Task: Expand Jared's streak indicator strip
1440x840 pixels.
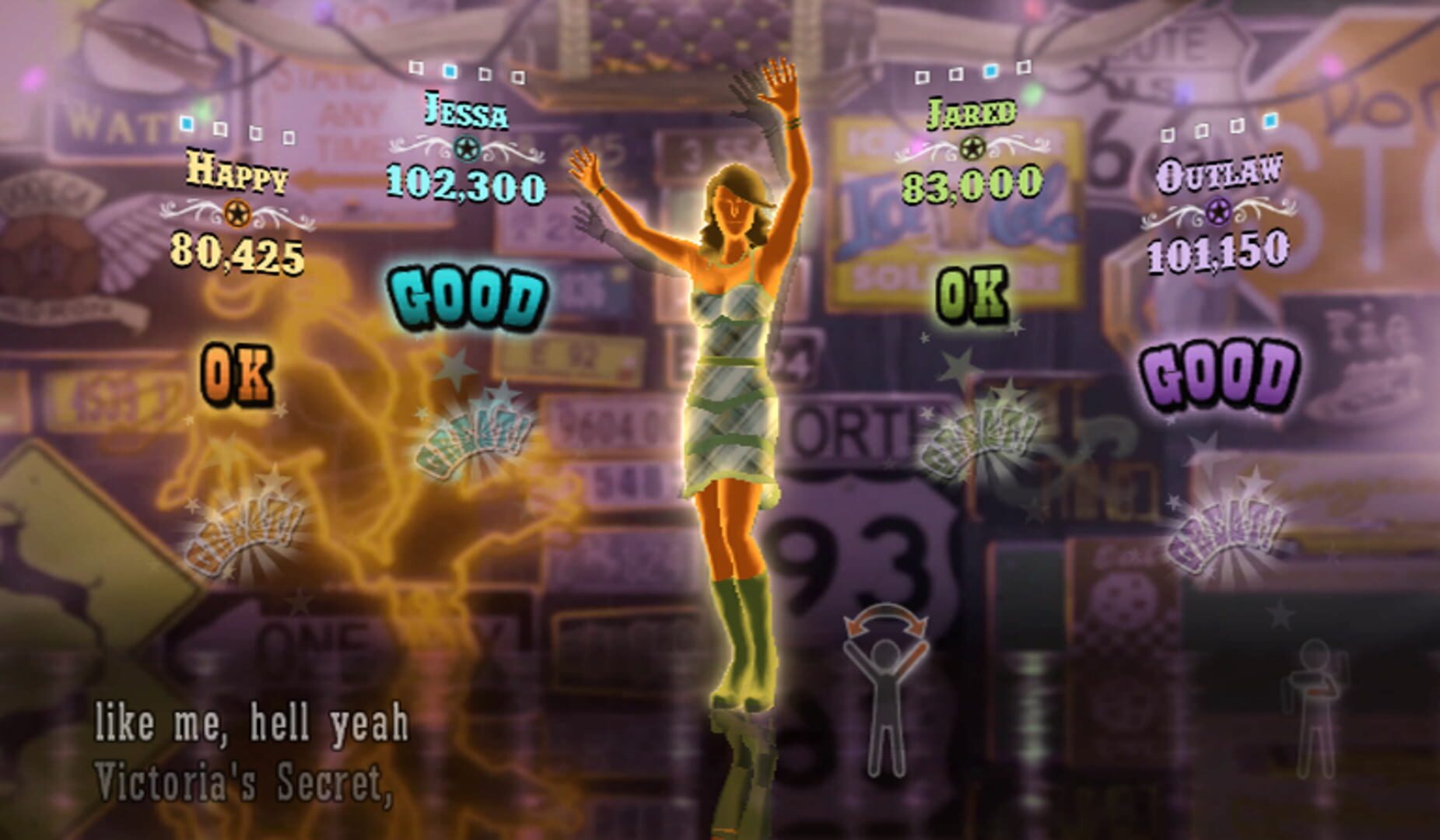Action: point(972,72)
